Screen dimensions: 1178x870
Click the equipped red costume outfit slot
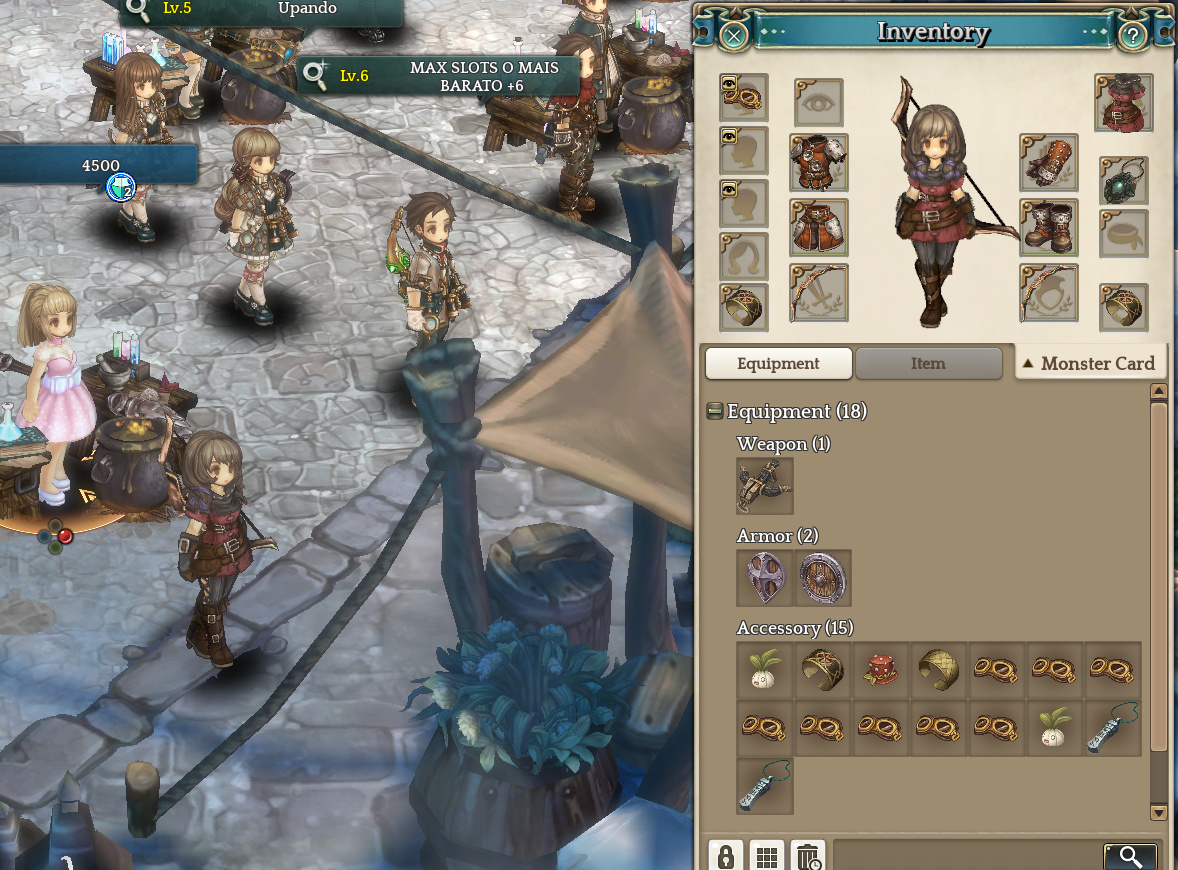pyautogui.click(x=1123, y=103)
